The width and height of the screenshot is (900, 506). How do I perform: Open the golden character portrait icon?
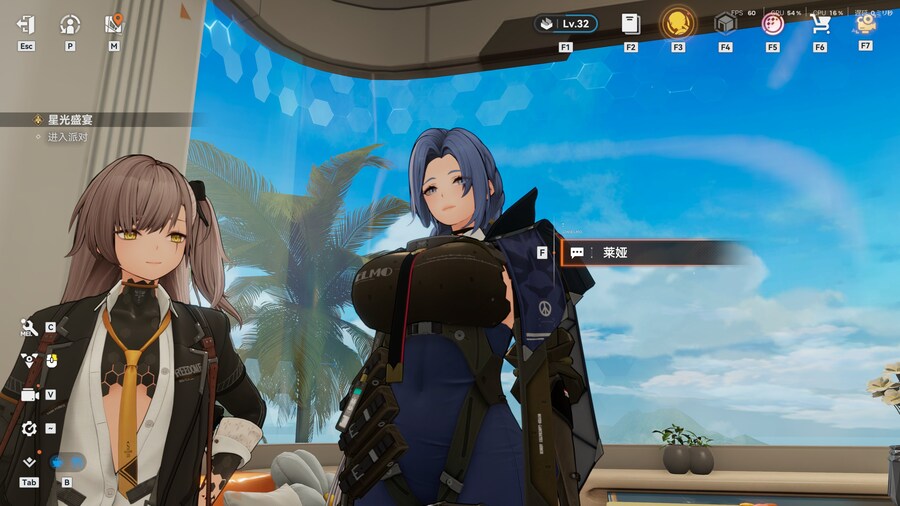click(678, 23)
